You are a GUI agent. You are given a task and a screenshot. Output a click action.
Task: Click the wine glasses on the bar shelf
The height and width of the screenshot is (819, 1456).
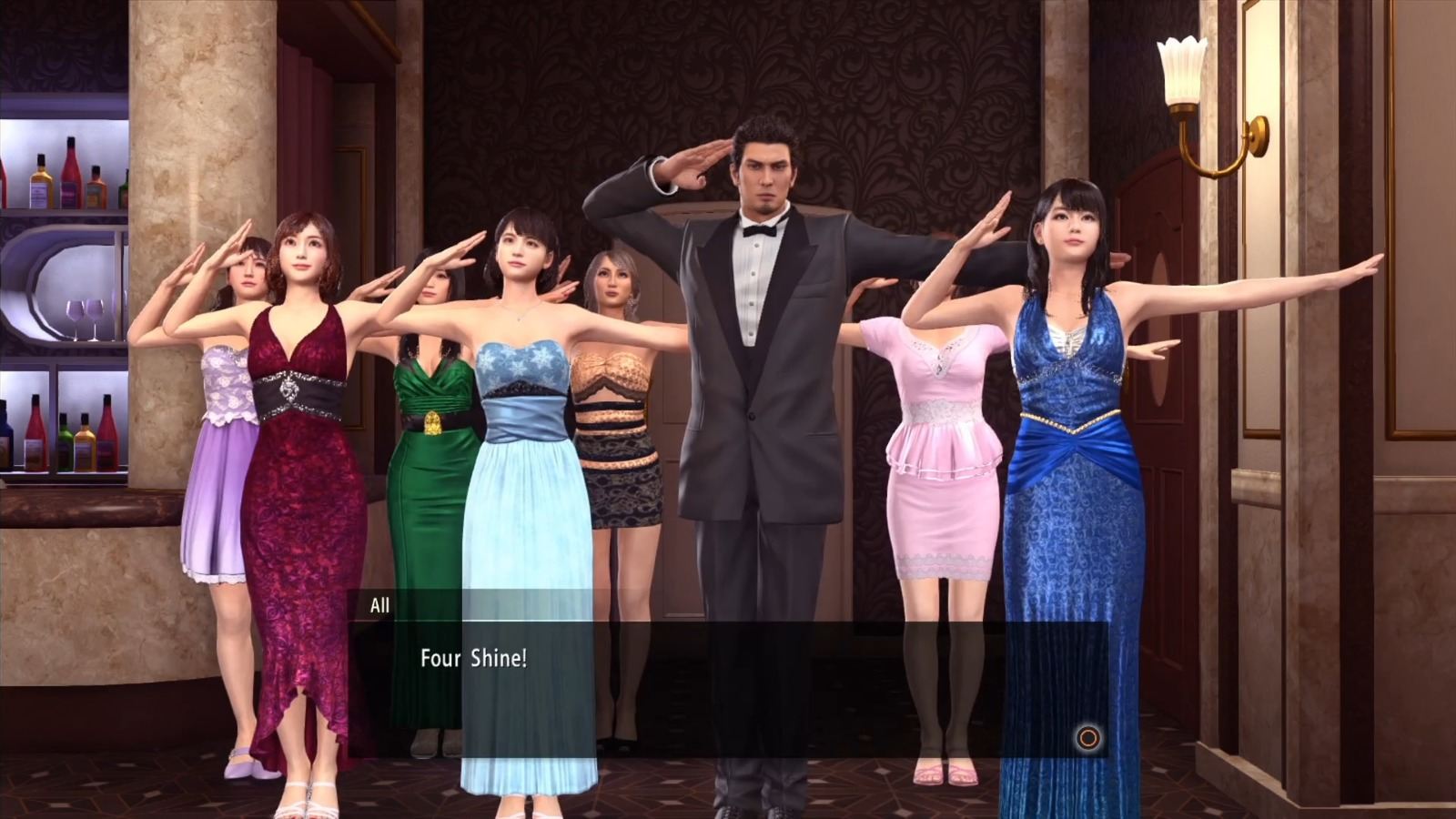[85, 316]
